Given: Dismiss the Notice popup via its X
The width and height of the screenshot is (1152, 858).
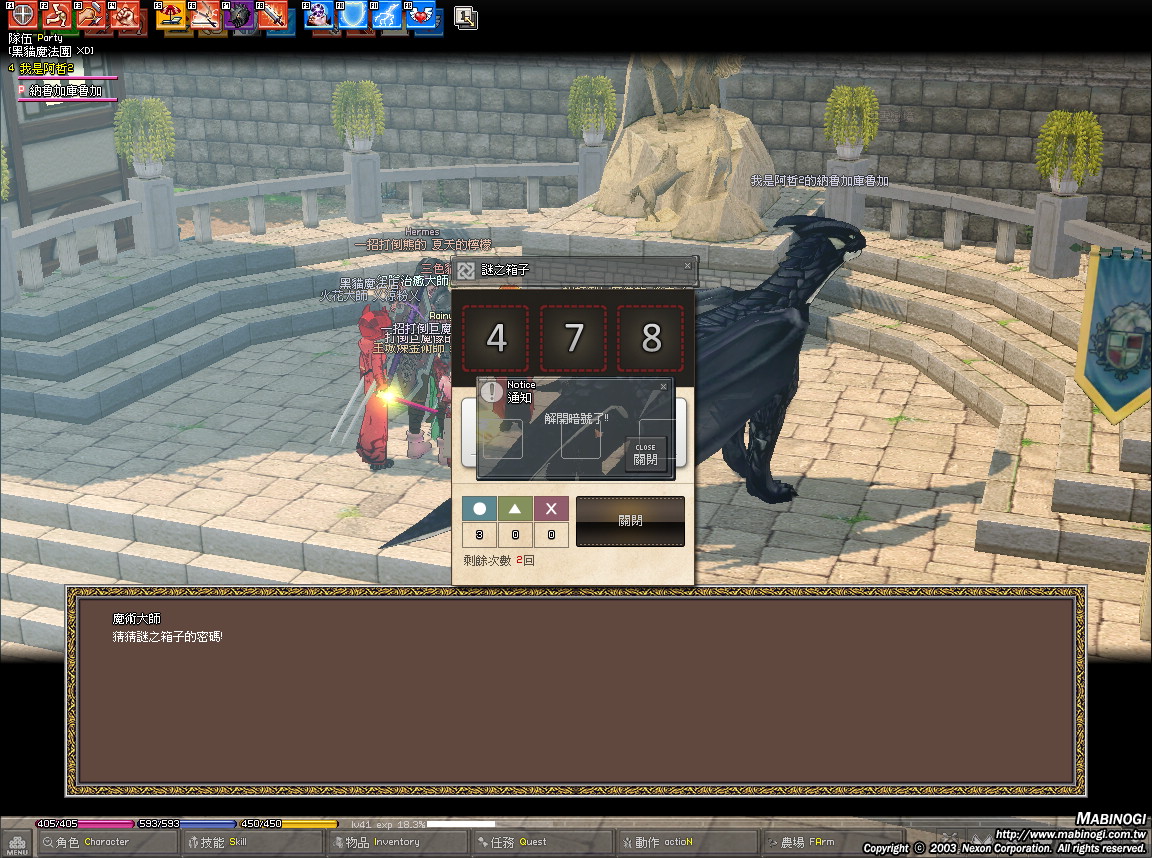Looking at the screenshot, I should 663,386.
